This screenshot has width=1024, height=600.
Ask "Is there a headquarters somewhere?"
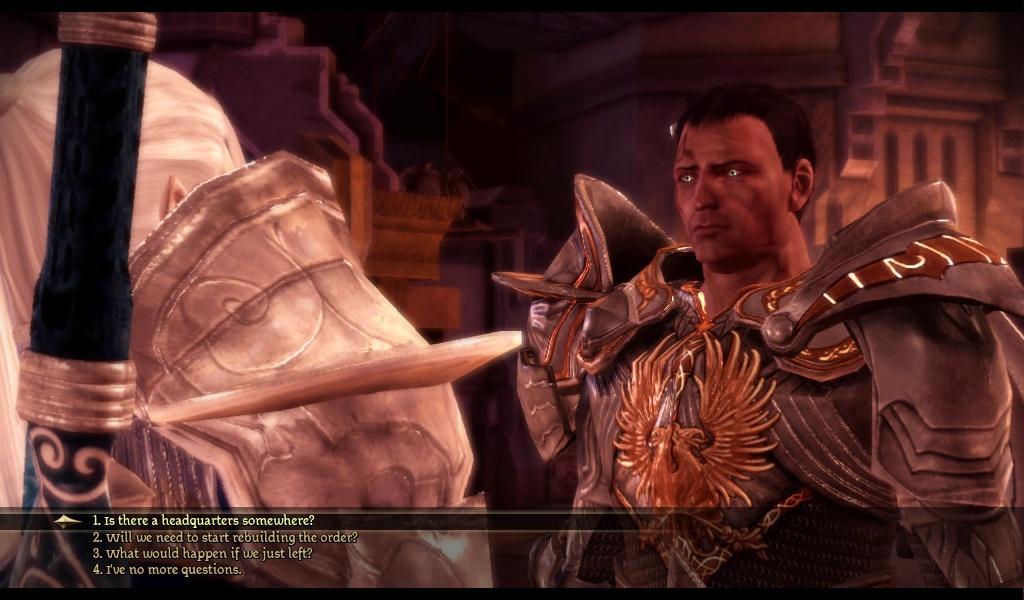[204, 520]
